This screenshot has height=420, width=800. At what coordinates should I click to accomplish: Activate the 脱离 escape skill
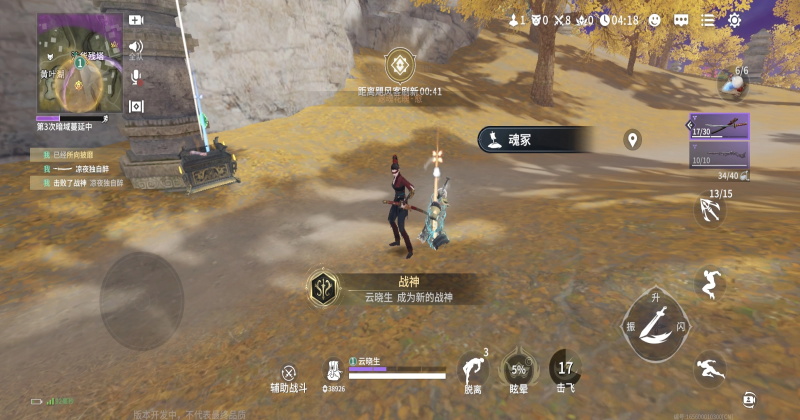(x=472, y=368)
